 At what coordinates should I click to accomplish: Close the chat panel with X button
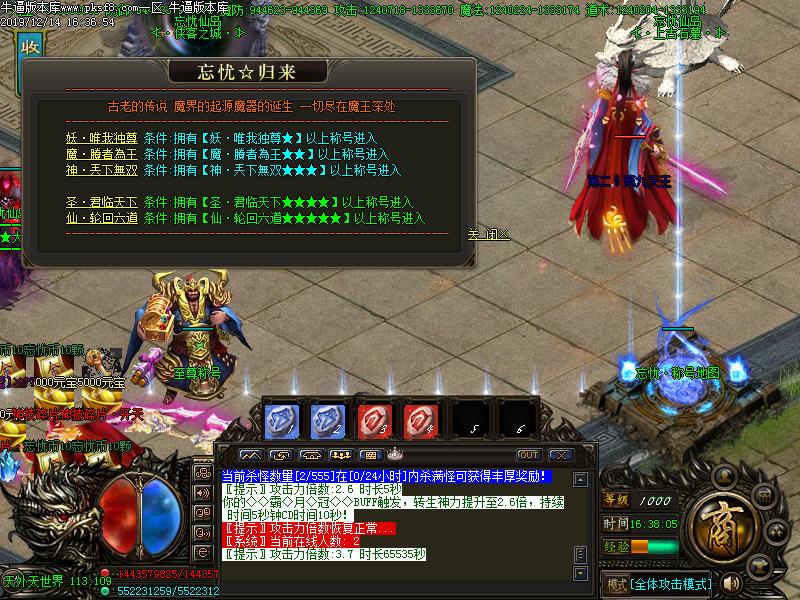coord(560,455)
